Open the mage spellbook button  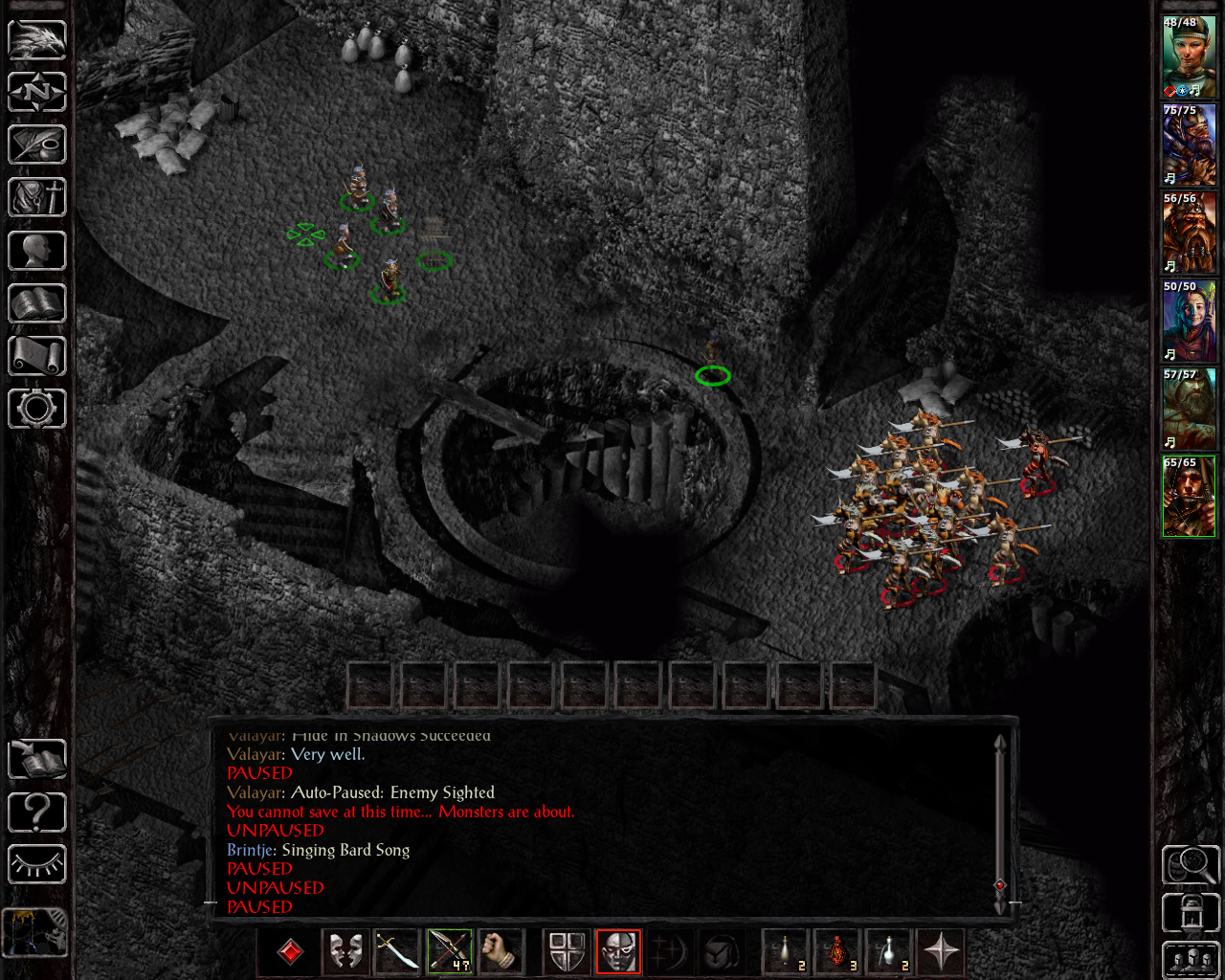click(x=36, y=303)
